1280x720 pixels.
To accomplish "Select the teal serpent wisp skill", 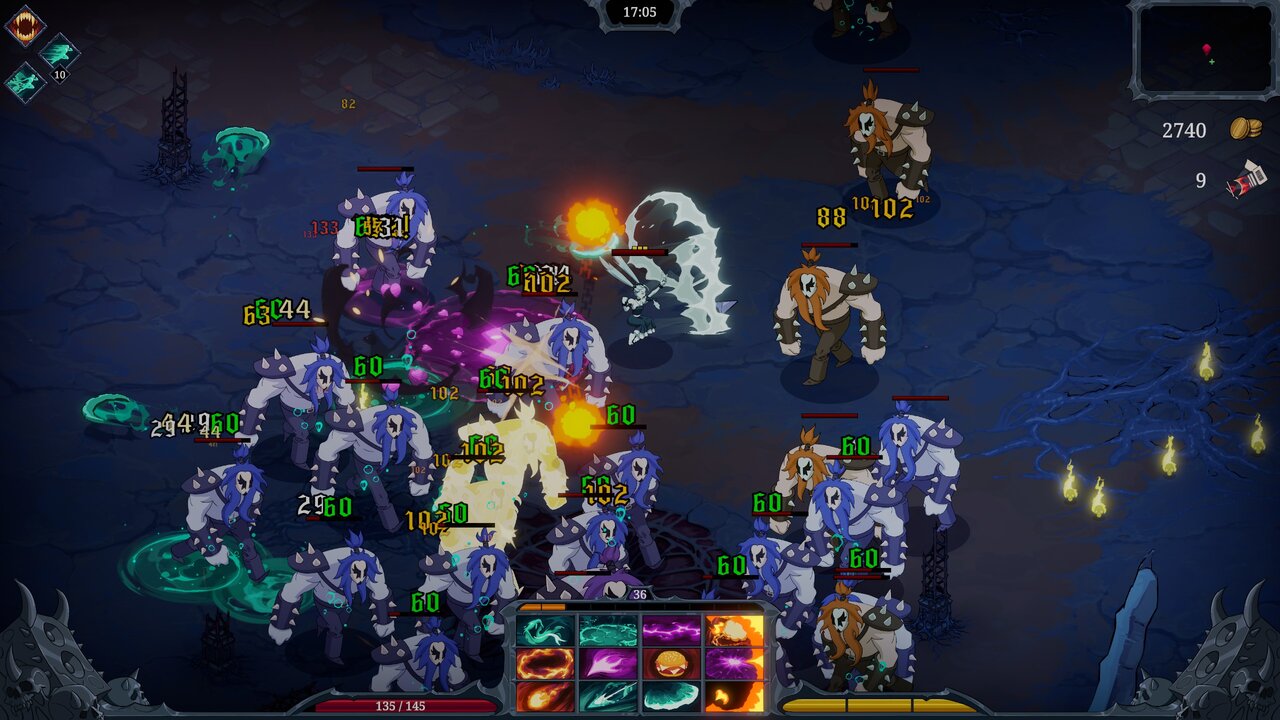I will tap(545, 631).
